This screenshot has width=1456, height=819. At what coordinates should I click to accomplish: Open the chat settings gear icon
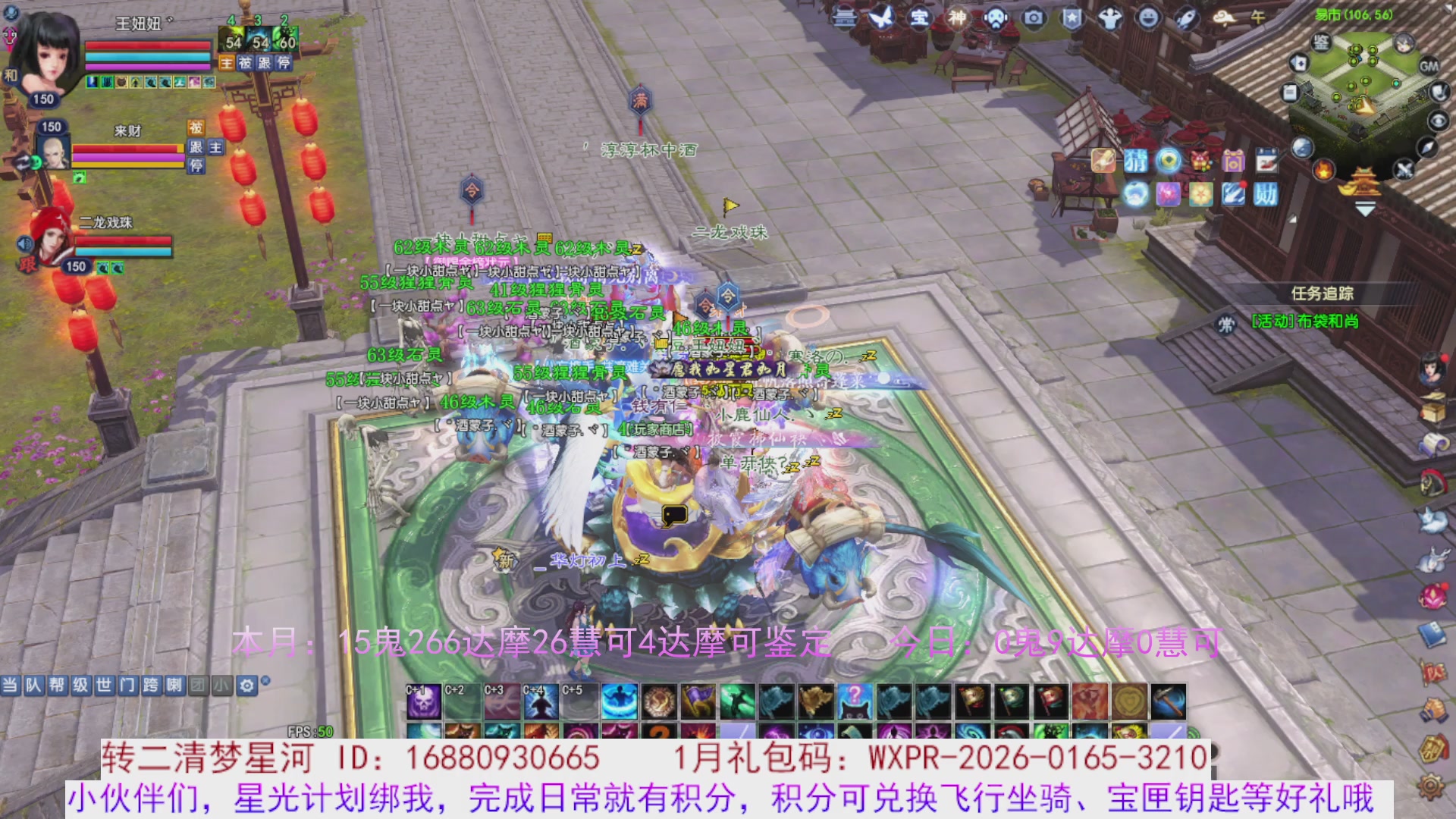pyautogui.click(x=246, y=686)
